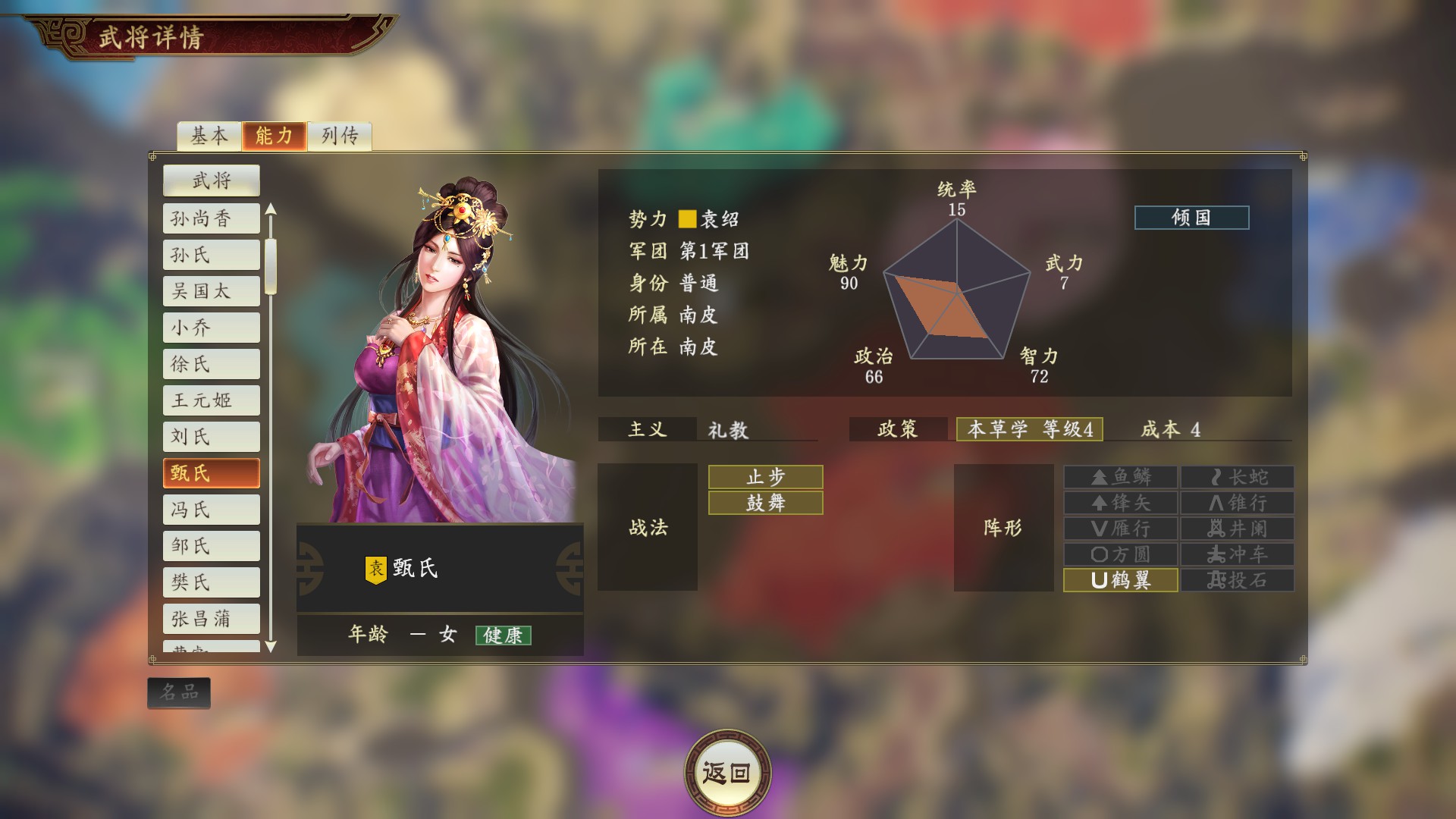This screenshot has width=1456, height=819.
Task: Toggle the 止步 tactic
Action: pos(764,477)
